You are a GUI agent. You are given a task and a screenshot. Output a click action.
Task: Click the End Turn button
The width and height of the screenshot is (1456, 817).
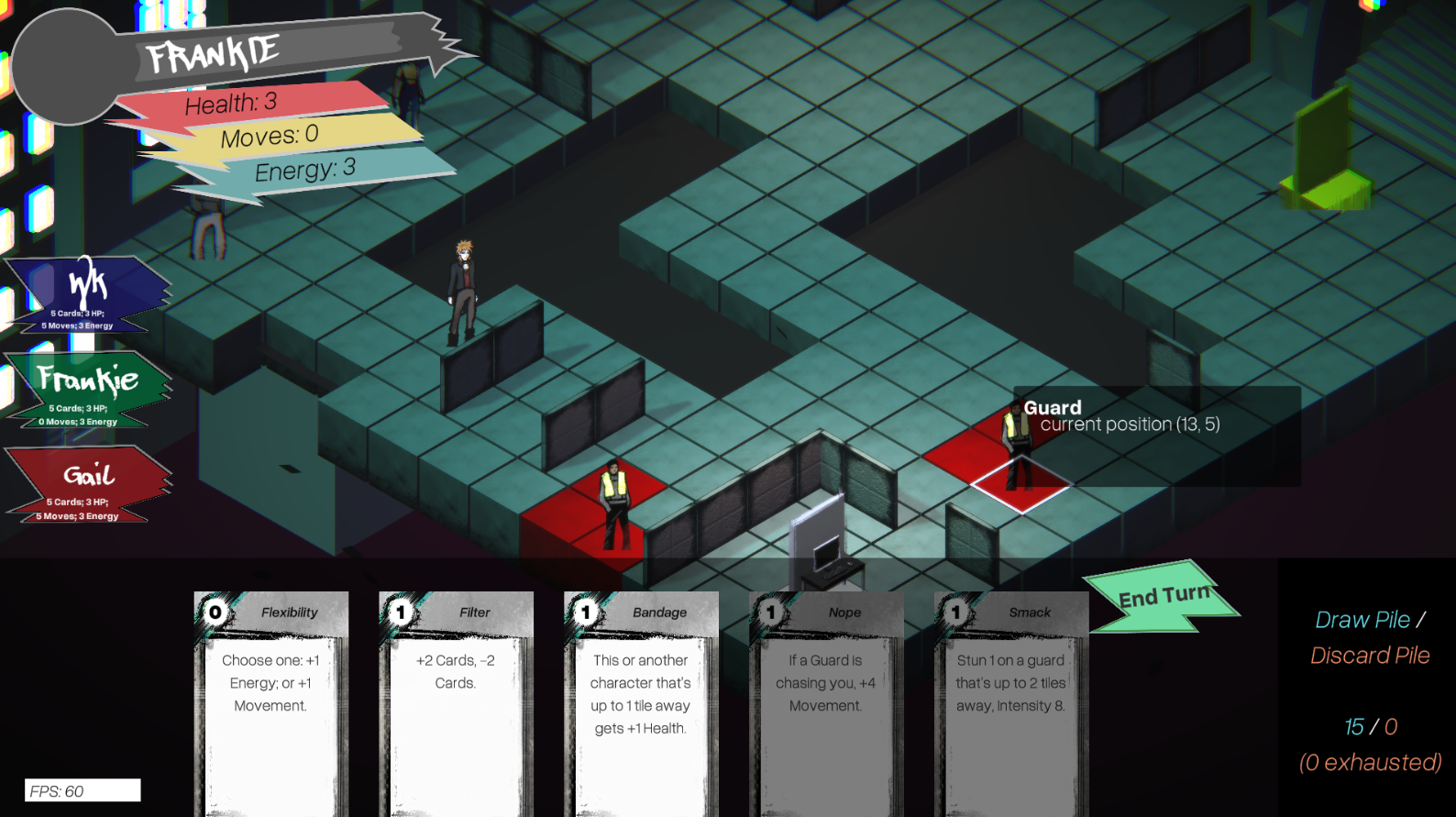(1162, 598)
